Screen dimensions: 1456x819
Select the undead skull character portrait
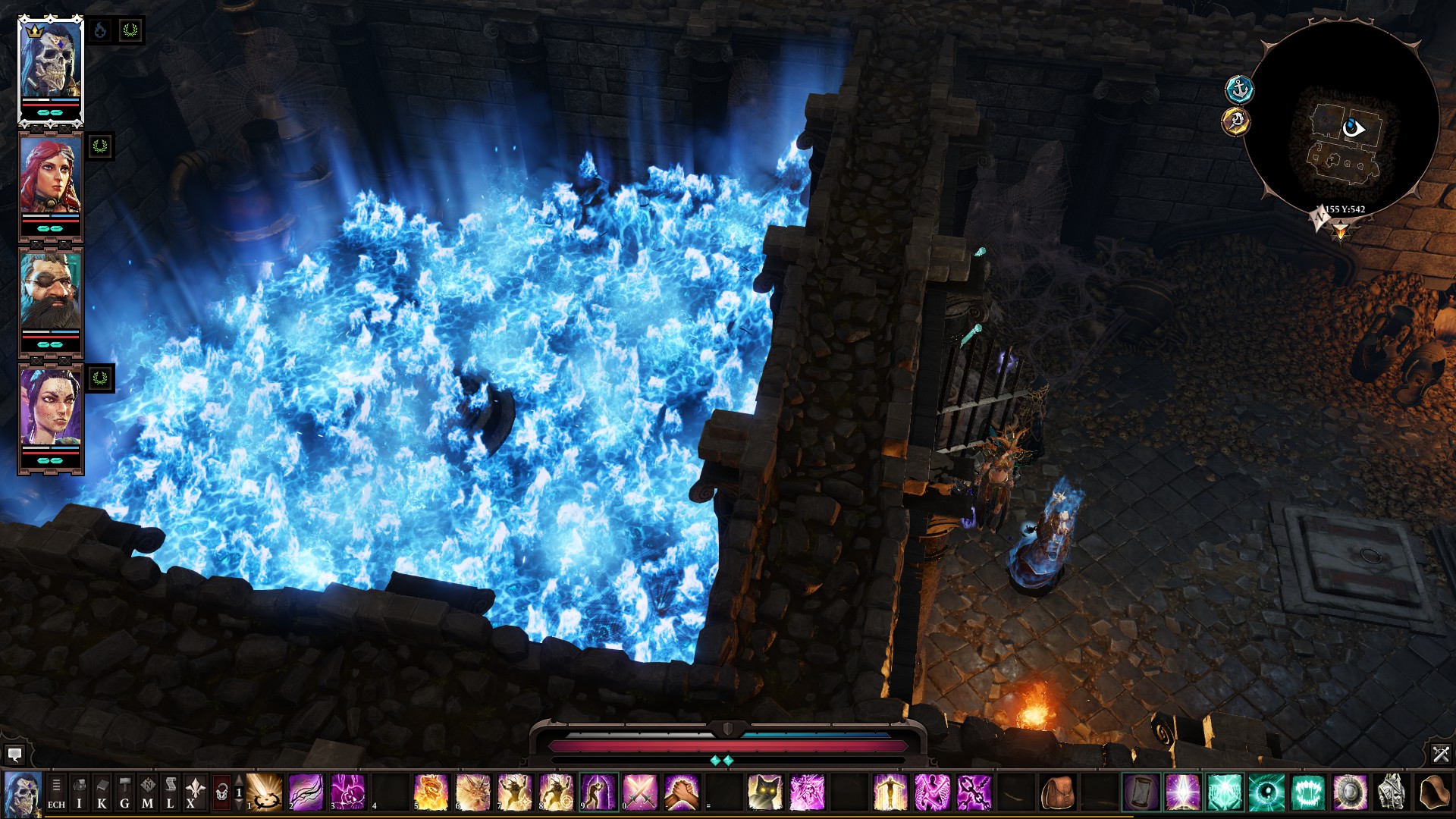(50, 64)
